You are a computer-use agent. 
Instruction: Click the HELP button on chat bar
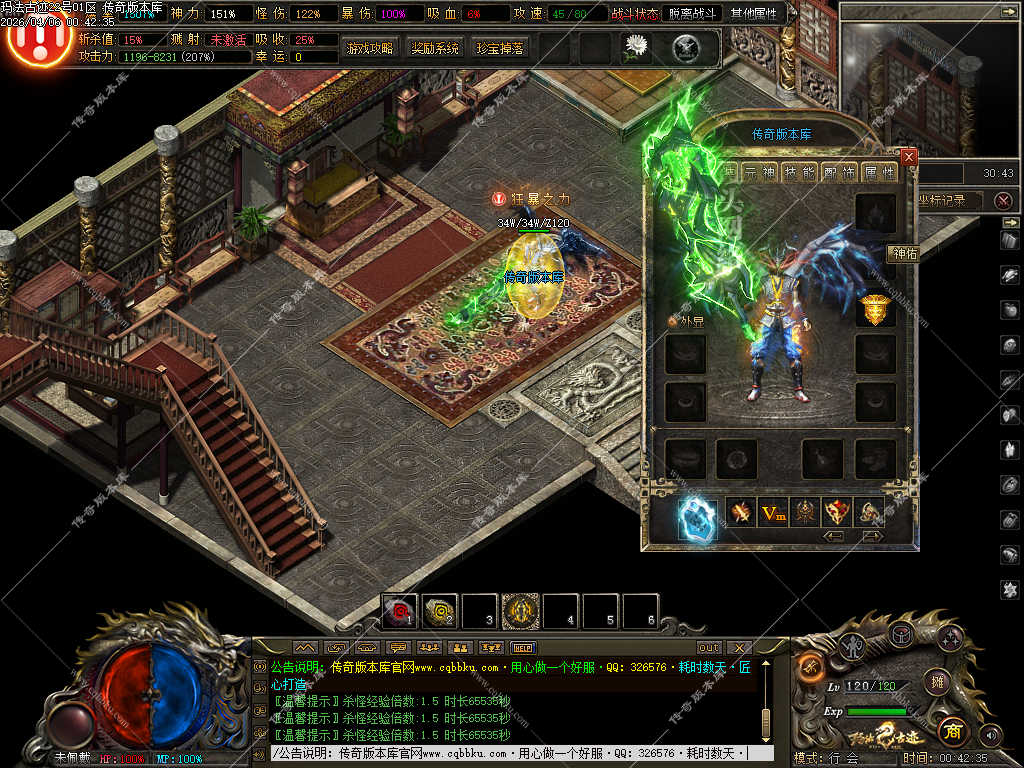(x=523, y=647)
